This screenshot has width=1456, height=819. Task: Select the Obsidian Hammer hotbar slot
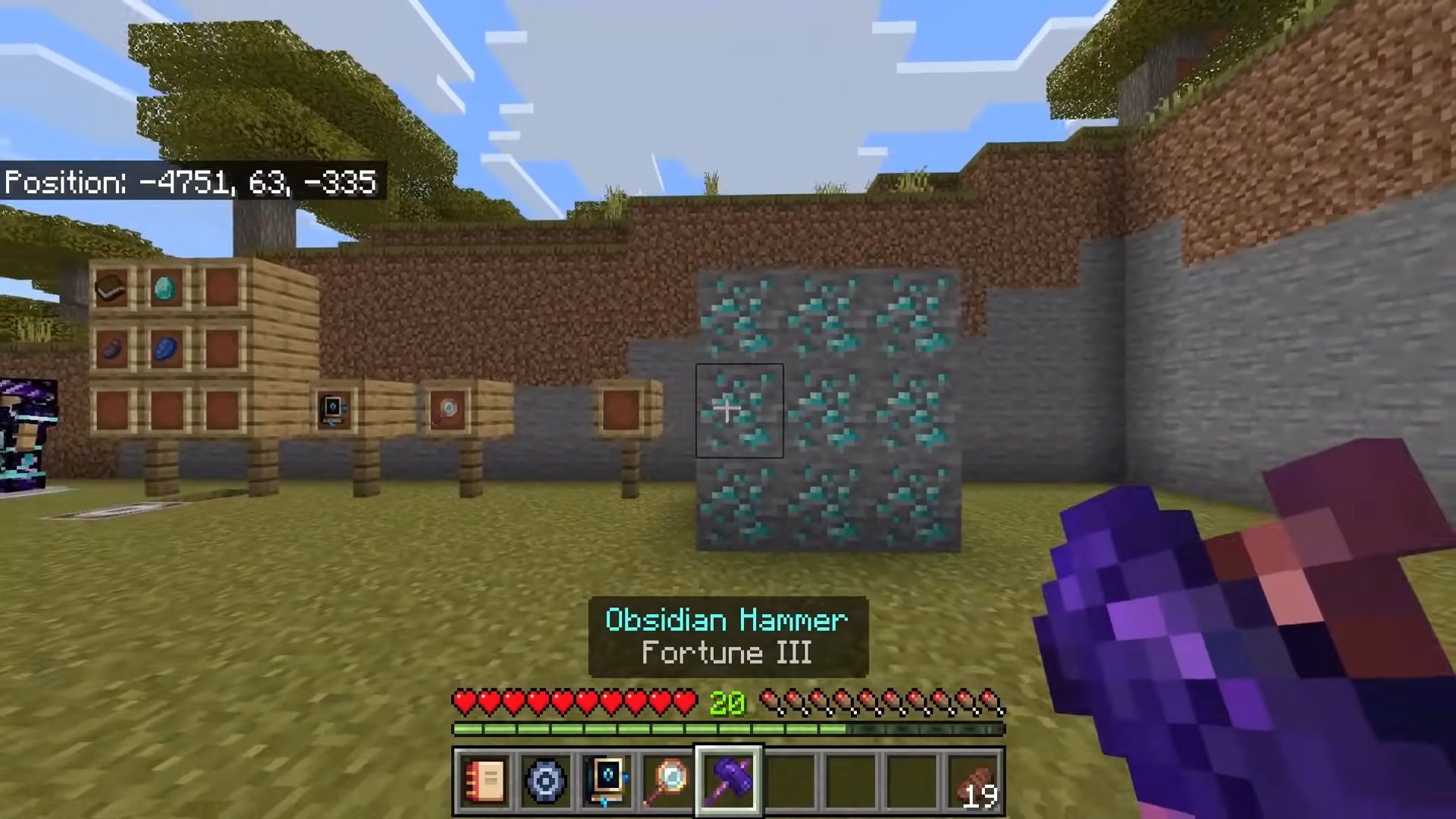pos(729,781)
